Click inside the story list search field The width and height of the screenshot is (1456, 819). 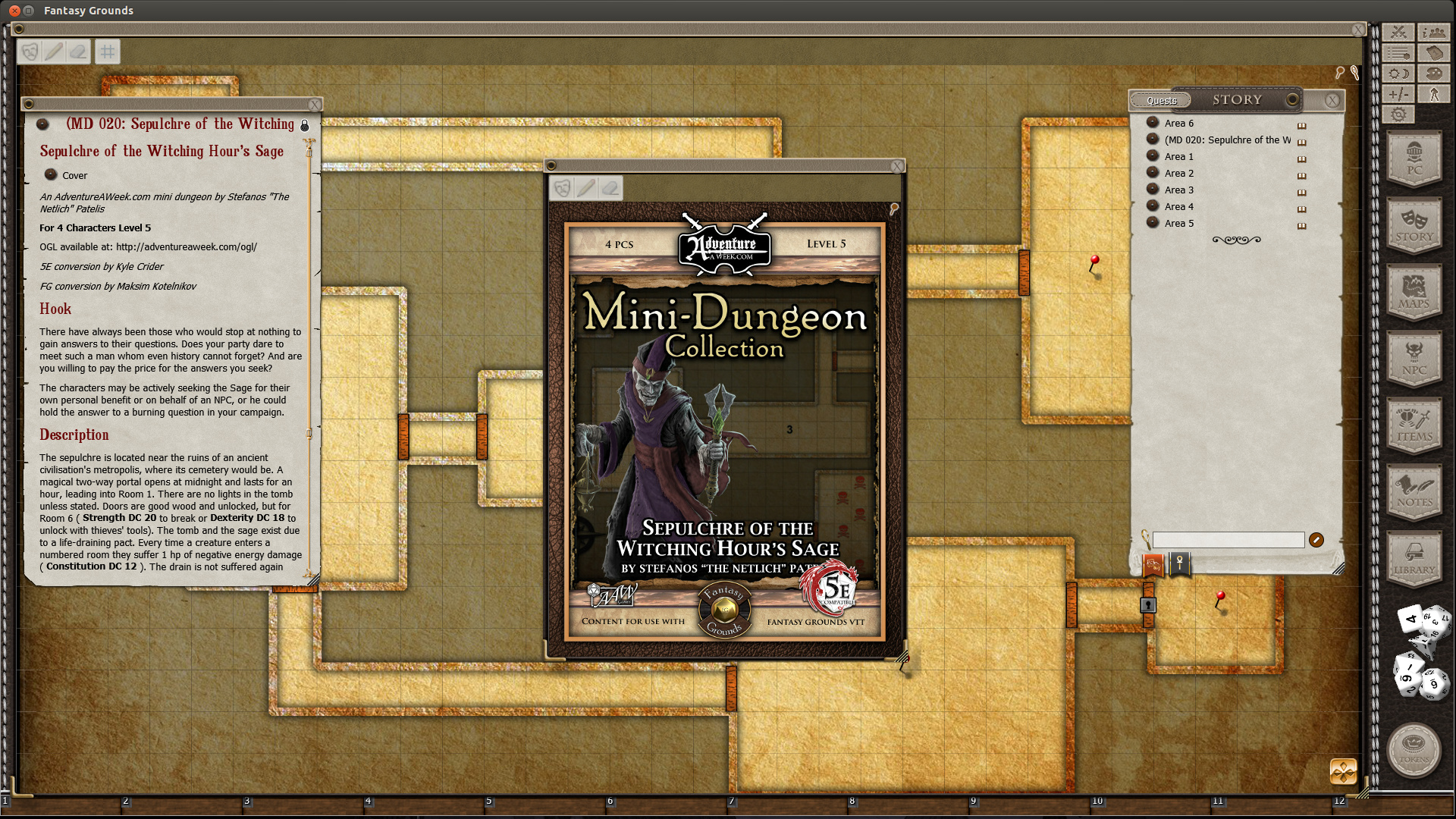click(x=1228, y=540)
